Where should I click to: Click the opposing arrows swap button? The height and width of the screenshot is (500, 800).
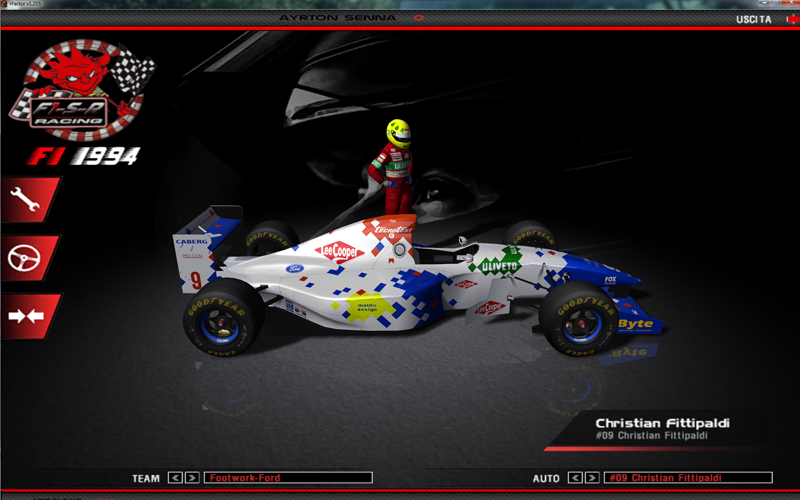(x=26, y=316)
